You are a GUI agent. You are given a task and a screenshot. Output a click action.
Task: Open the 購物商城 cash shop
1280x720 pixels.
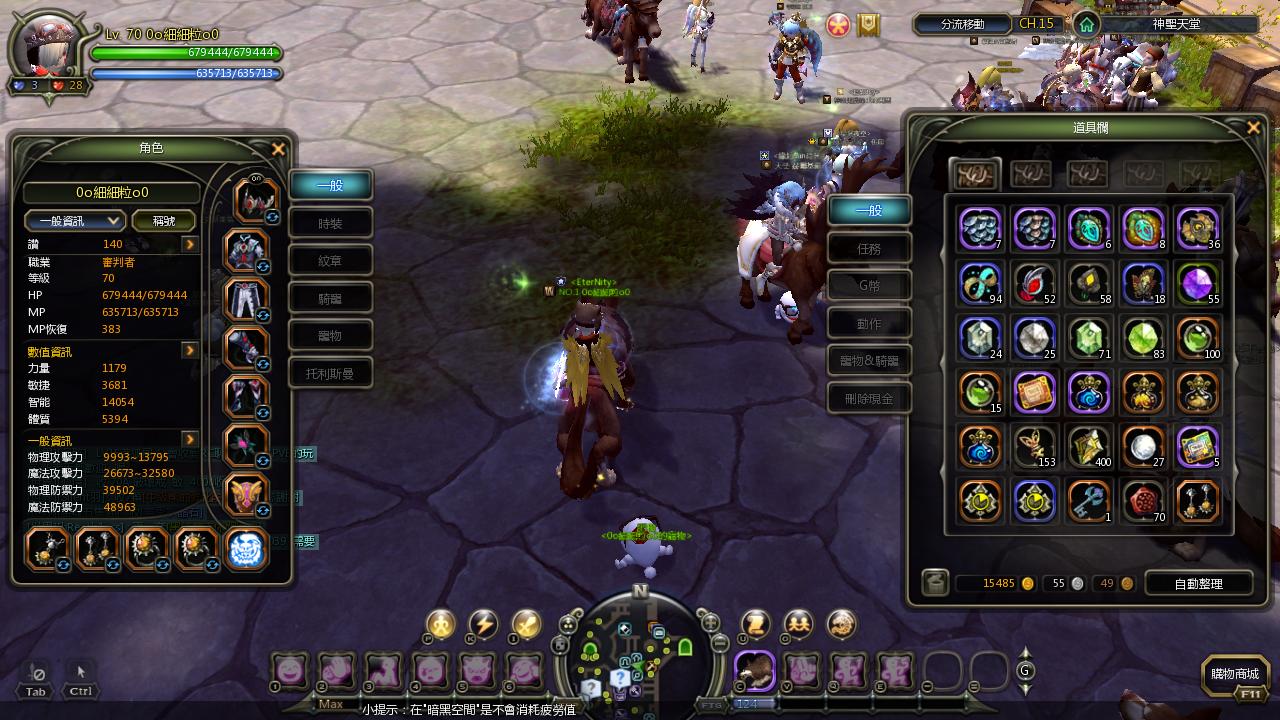[x=1235, y=674]
